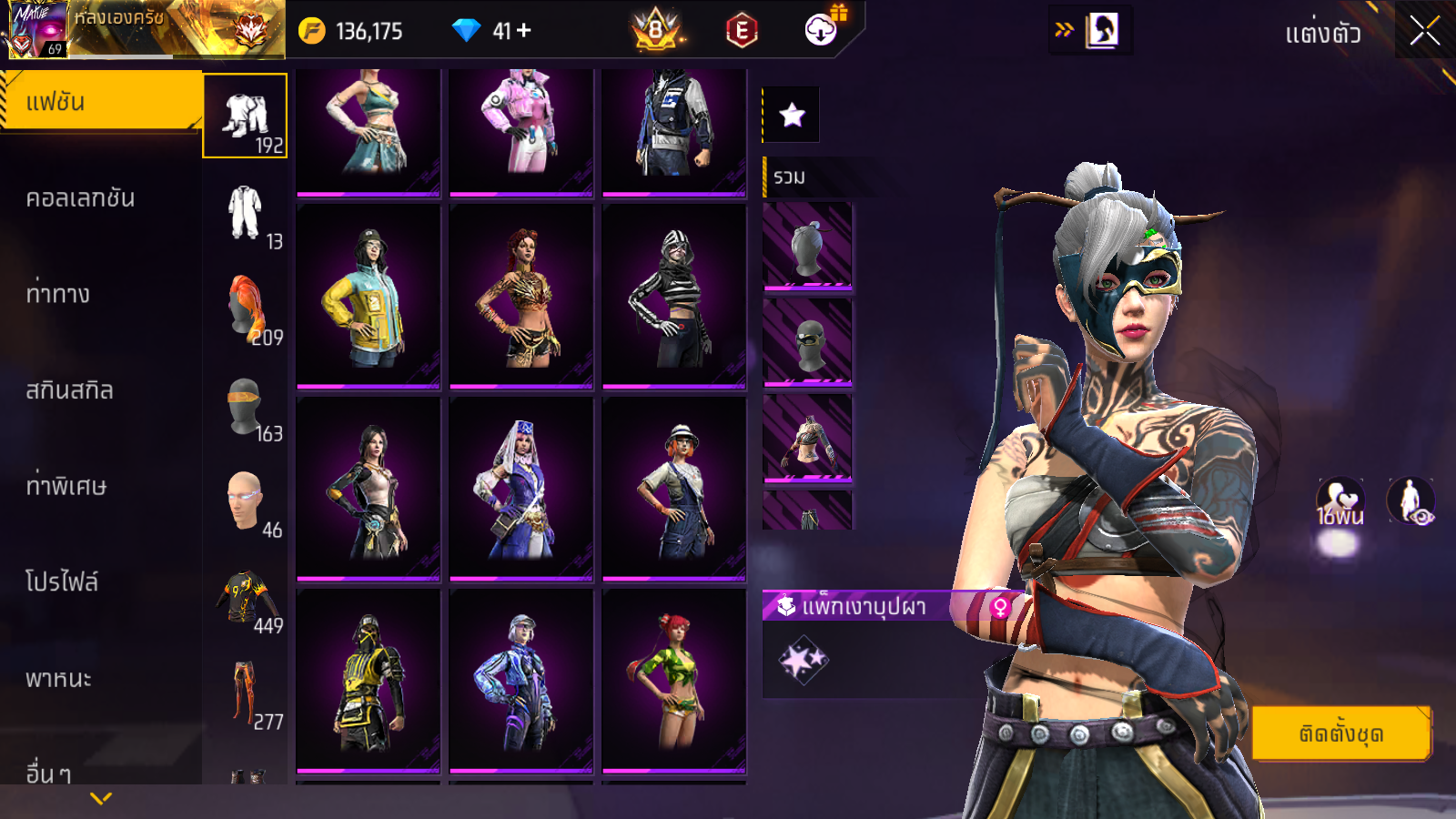The image size is (1456, 819).
Task: Add diamonds with the plus button
Action: click(x=524, y=31)
